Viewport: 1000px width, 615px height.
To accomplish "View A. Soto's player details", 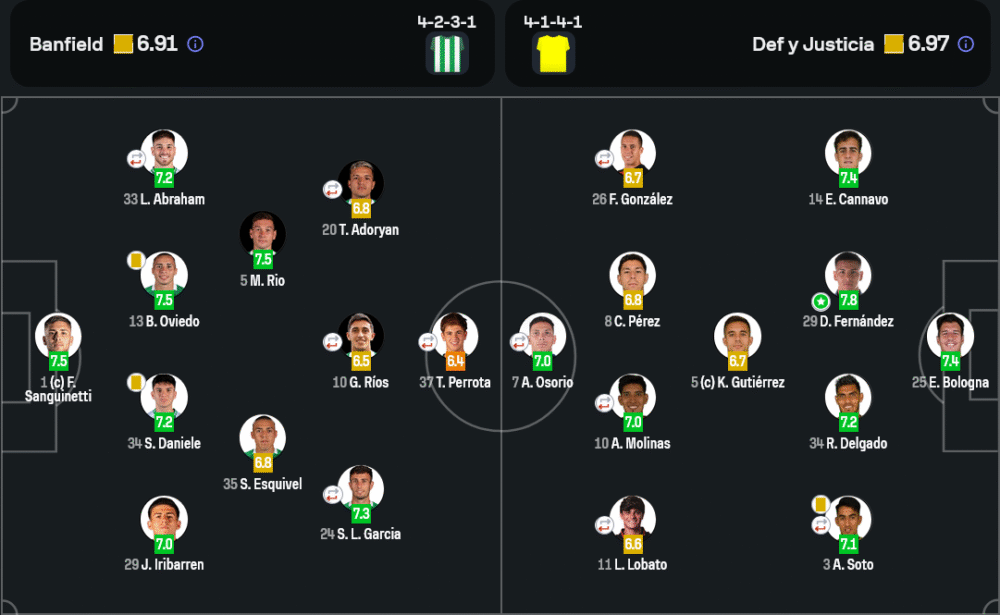I will point(848,519).
